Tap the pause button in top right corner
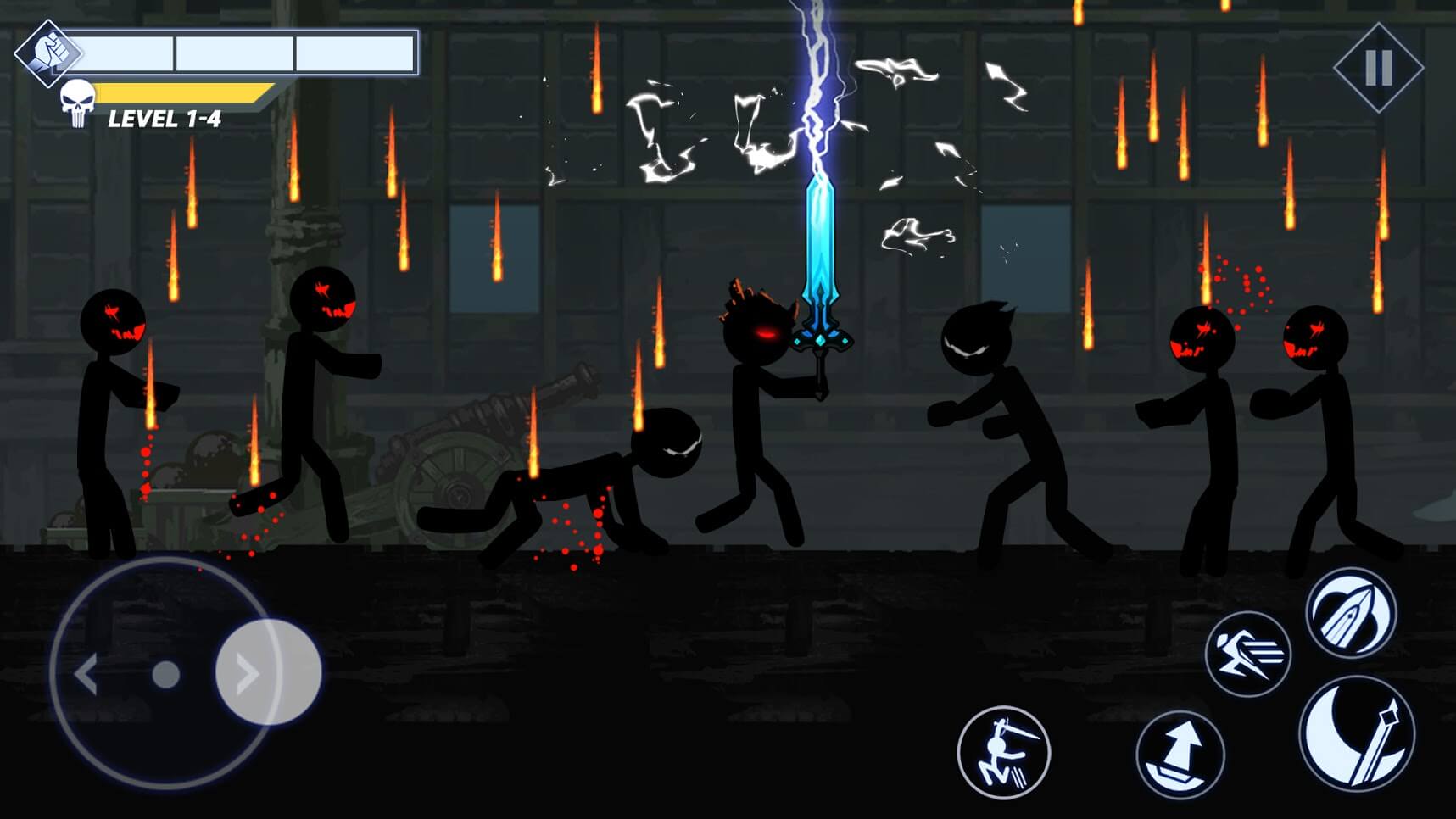 (1380, 65)
